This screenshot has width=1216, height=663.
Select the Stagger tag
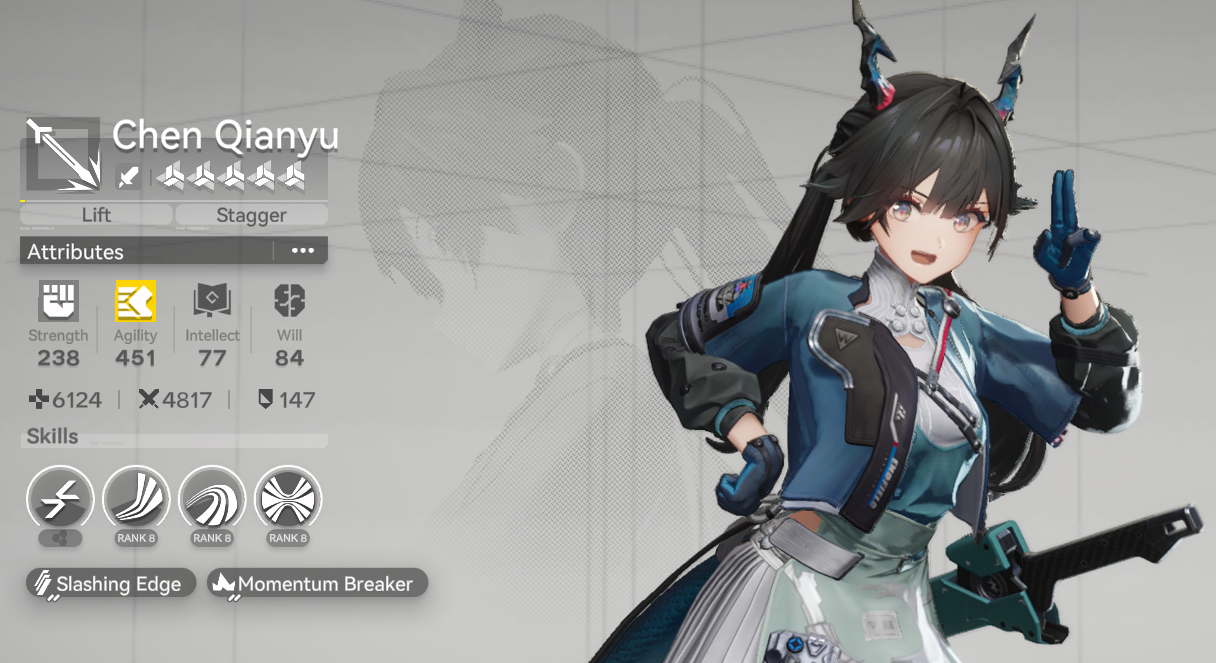251,215
